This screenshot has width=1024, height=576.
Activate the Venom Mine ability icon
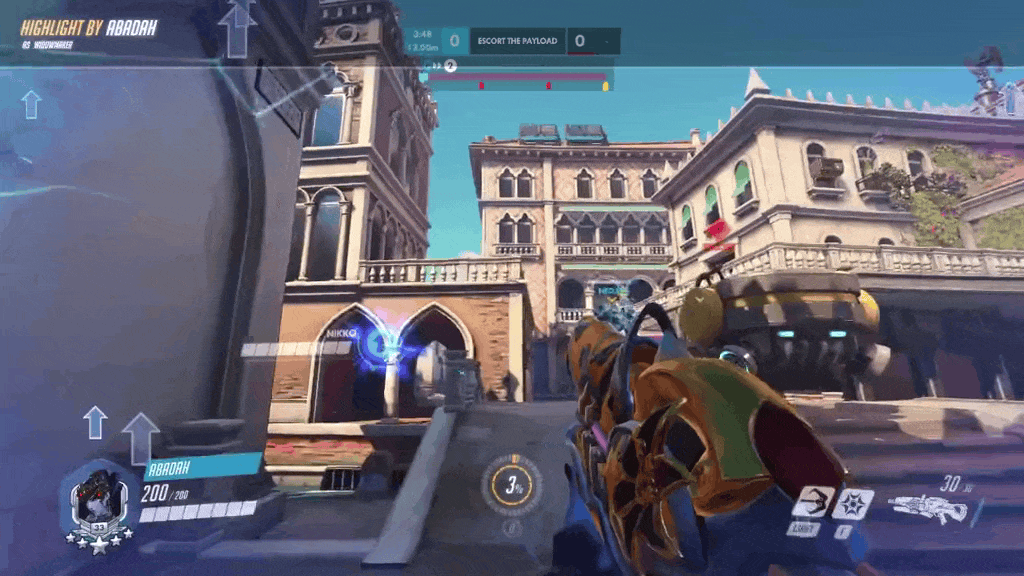tap(853, 502)
